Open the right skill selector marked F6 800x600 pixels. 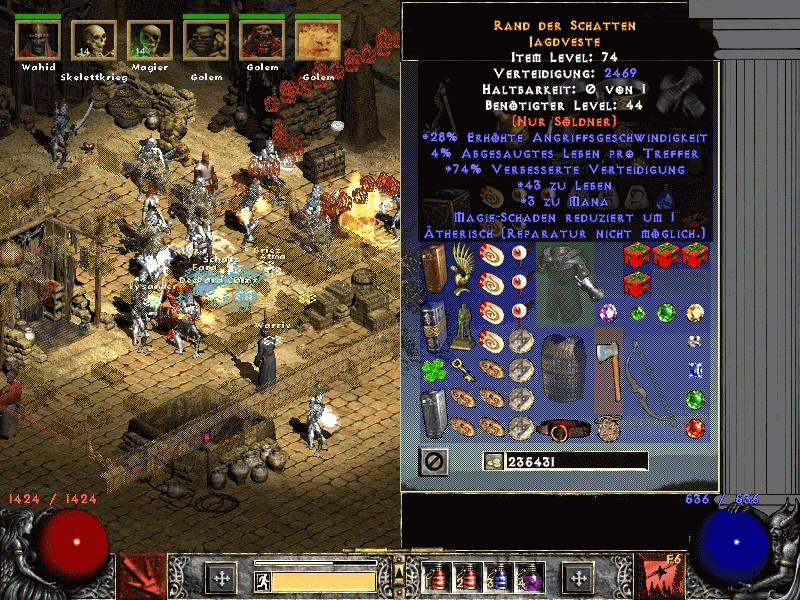(x=659, y=577)
